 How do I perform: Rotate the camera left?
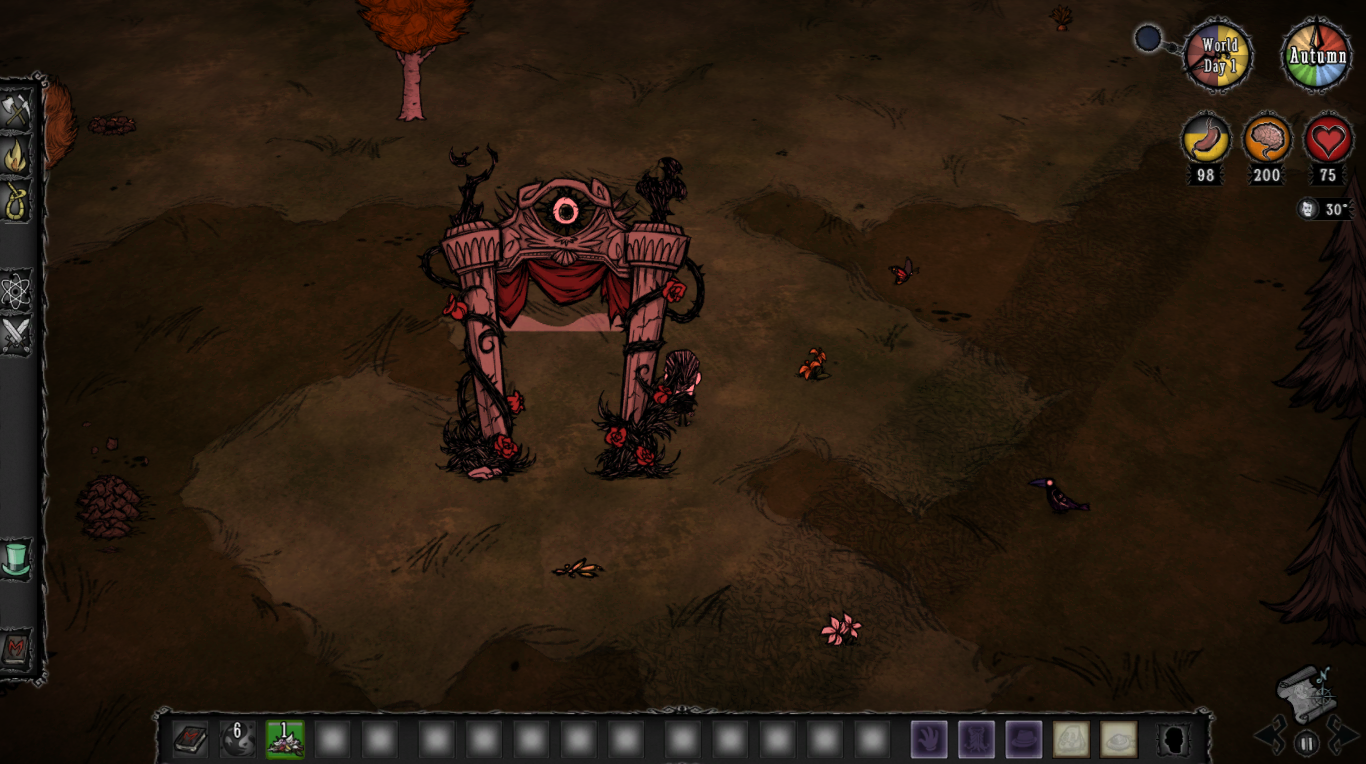[1270, 738]
